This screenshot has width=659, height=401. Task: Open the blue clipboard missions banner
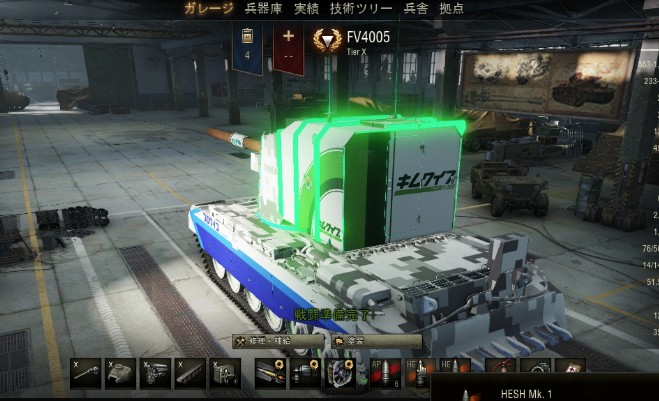(x=249, y=47)
